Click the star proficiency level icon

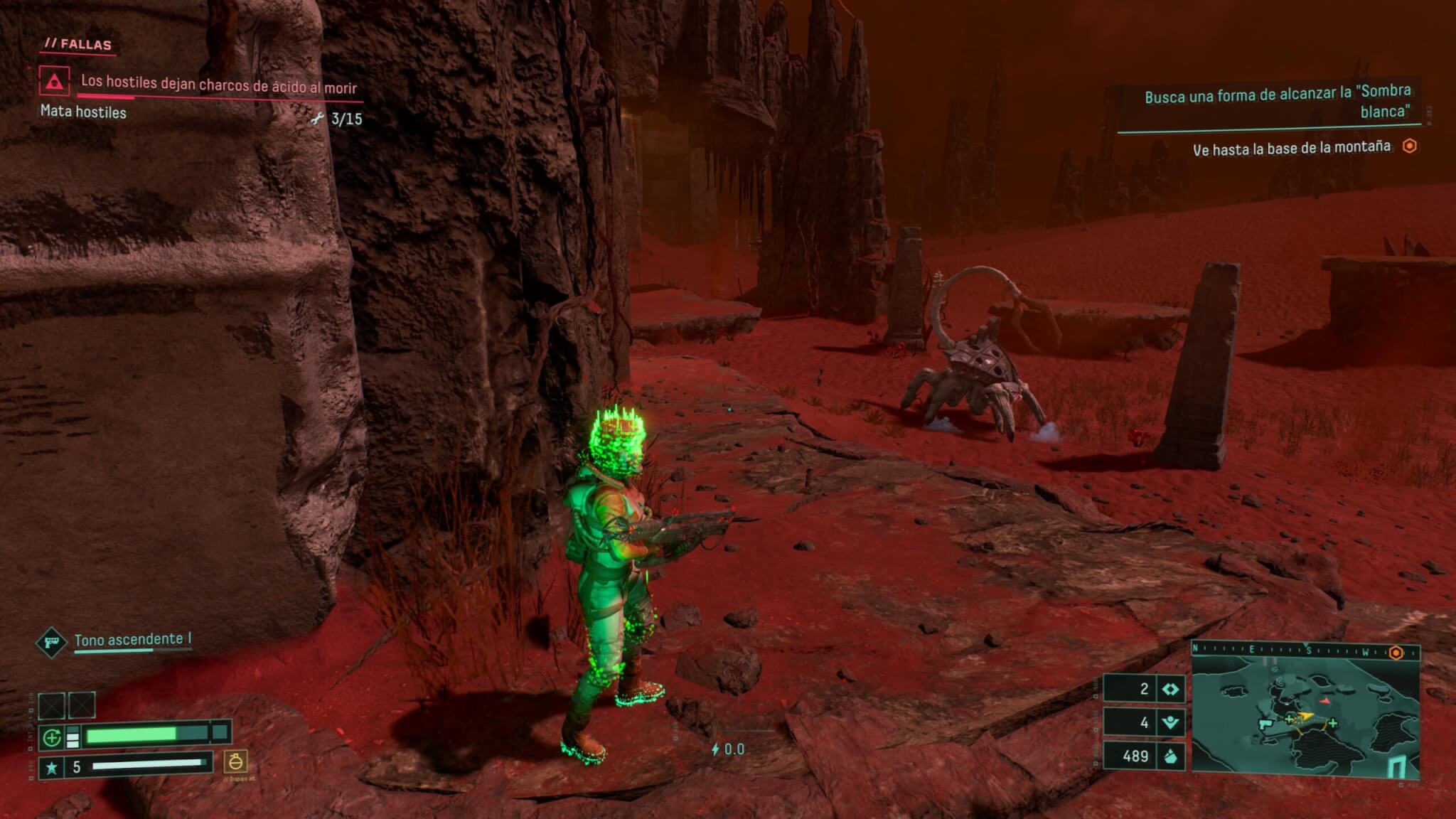(x=51, y=767)
